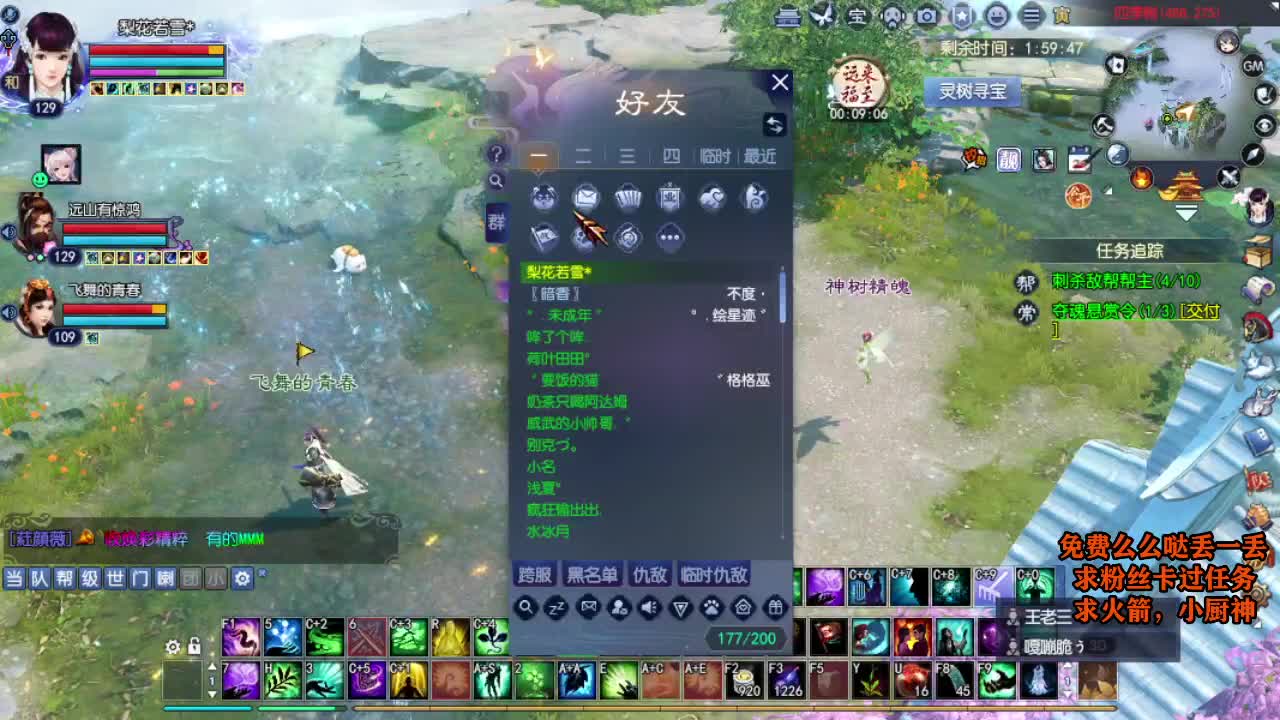Select the panda friend group icon

[x=543, y=196]
